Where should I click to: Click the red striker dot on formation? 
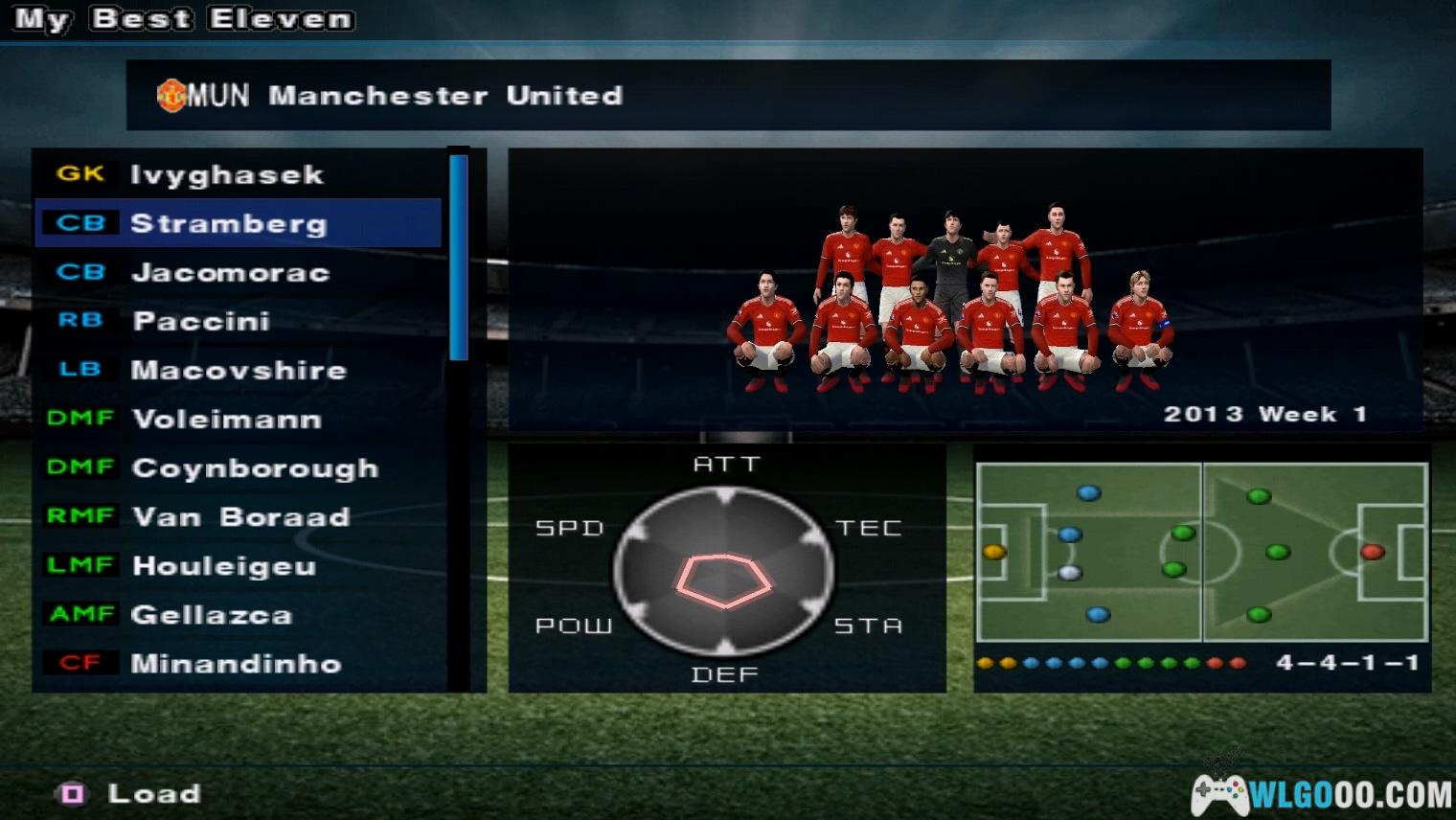[1373, 552]
